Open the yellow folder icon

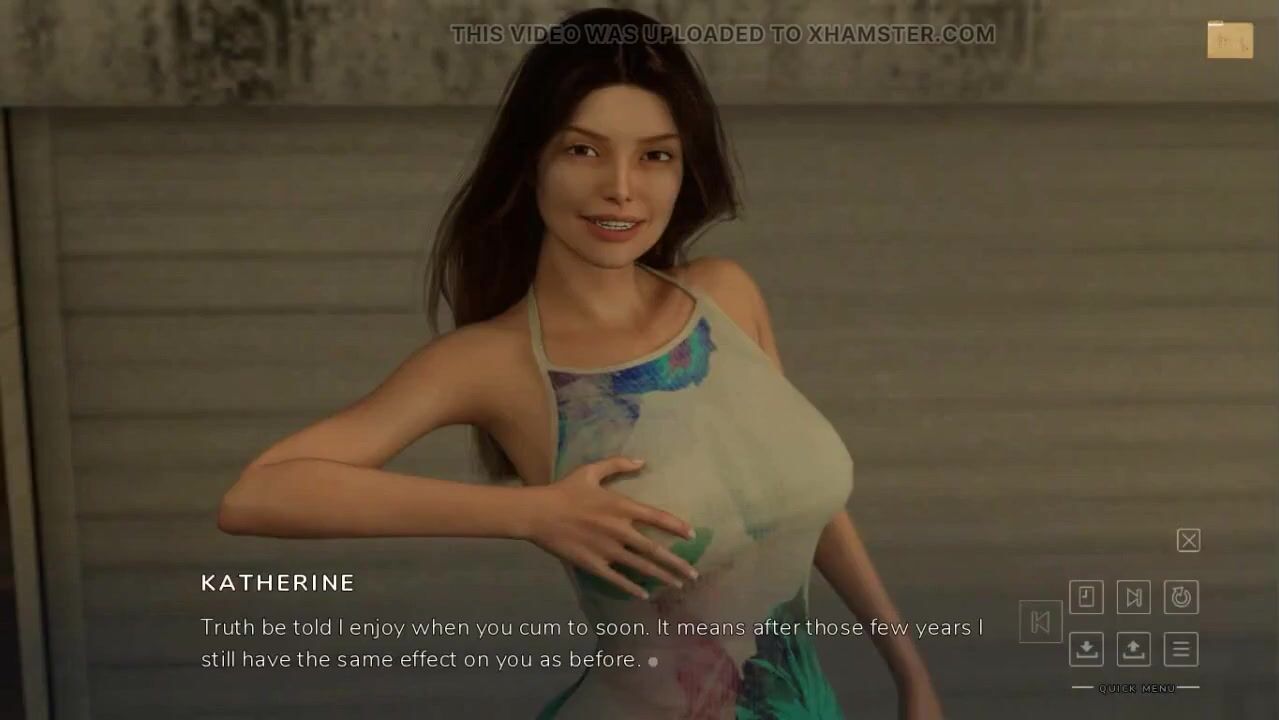tap(1229, 40)
